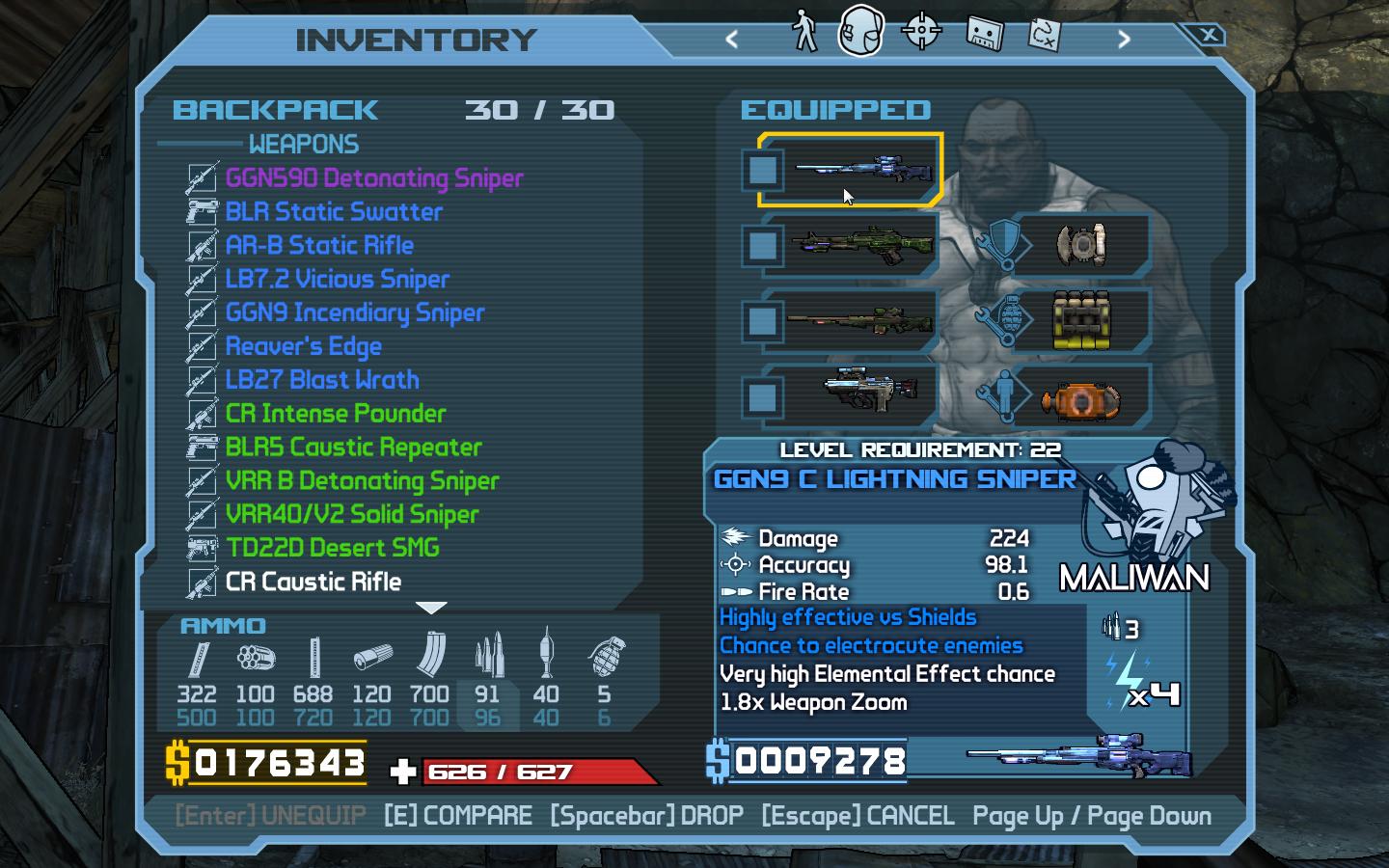Open the skills crosshair icon
The height and width of the screenshot is (868, 1389).
[922, 31]
